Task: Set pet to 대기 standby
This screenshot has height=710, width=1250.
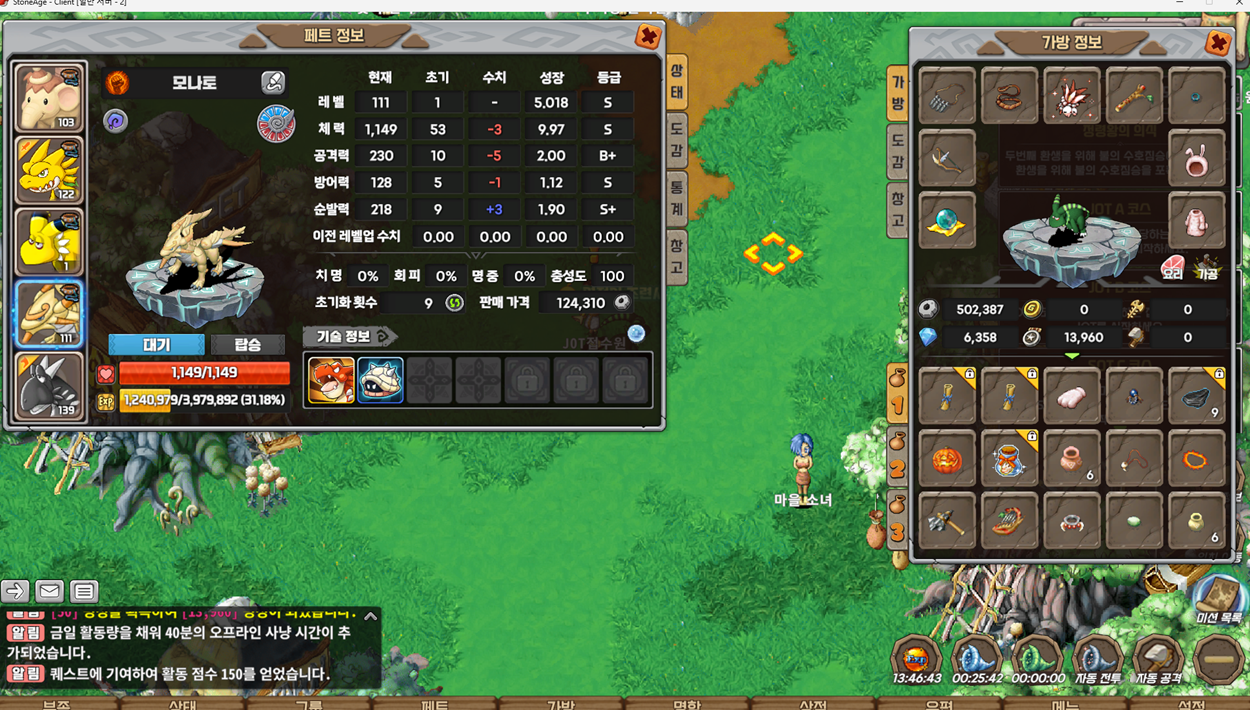Action: (156, 344)
